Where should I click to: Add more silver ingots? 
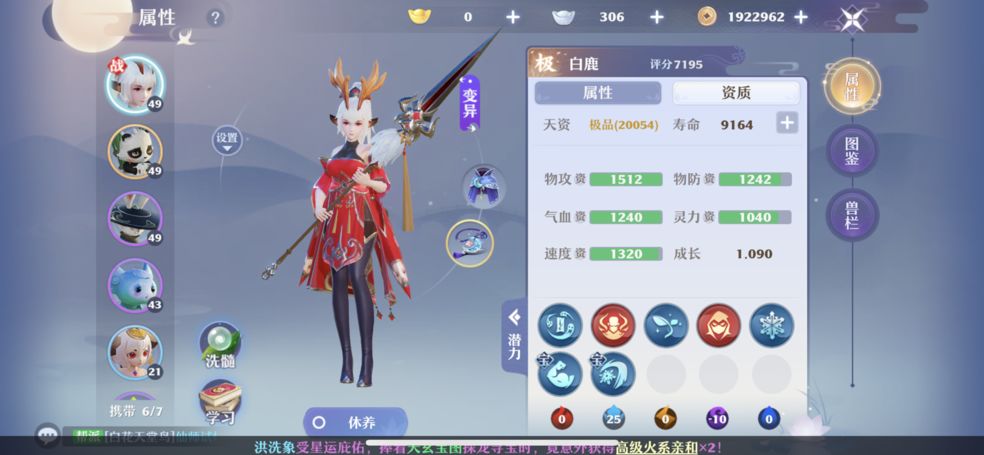657,17
